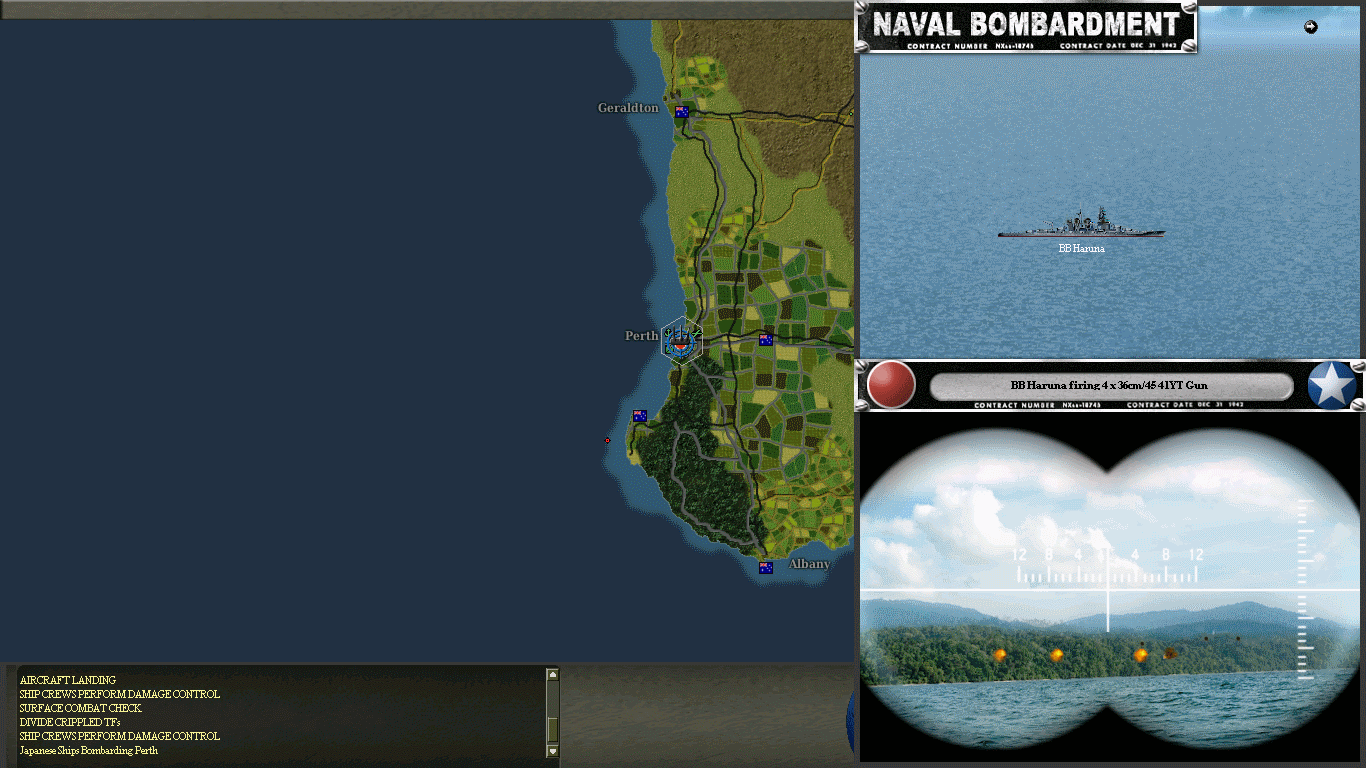Viewport: 1366px width, 768px height.
Task: Select the animated bombardment hex over Perth
Action: [680, 340]
